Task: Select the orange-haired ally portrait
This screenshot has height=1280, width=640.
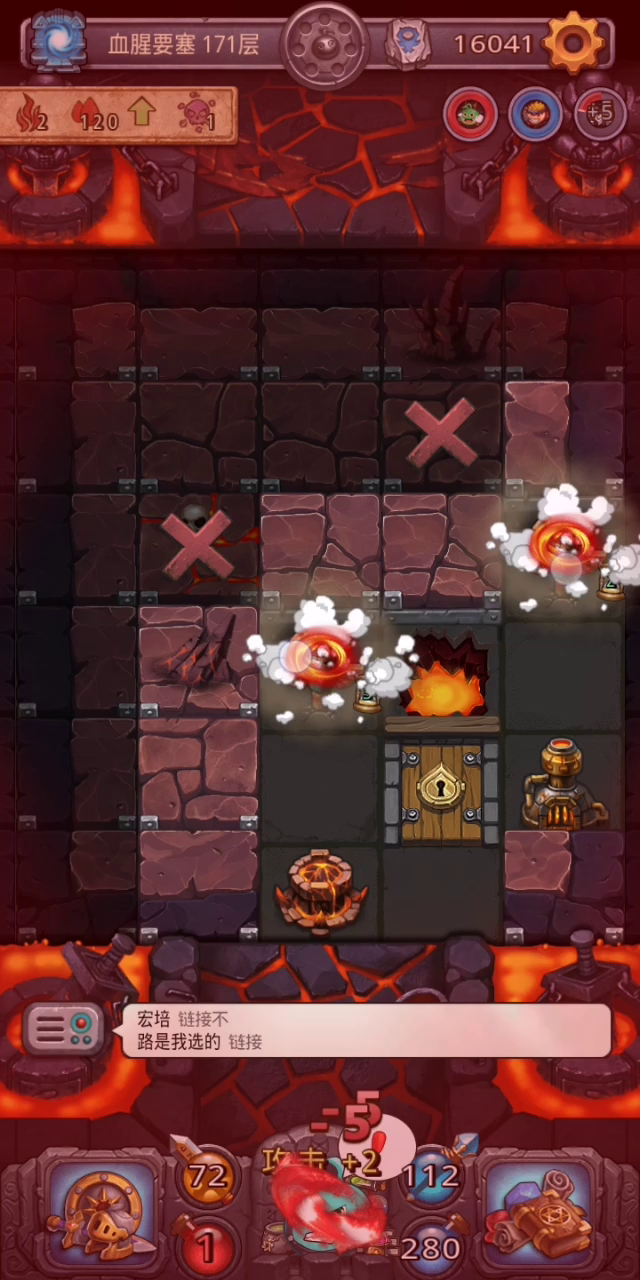Action: pos(535,114)
